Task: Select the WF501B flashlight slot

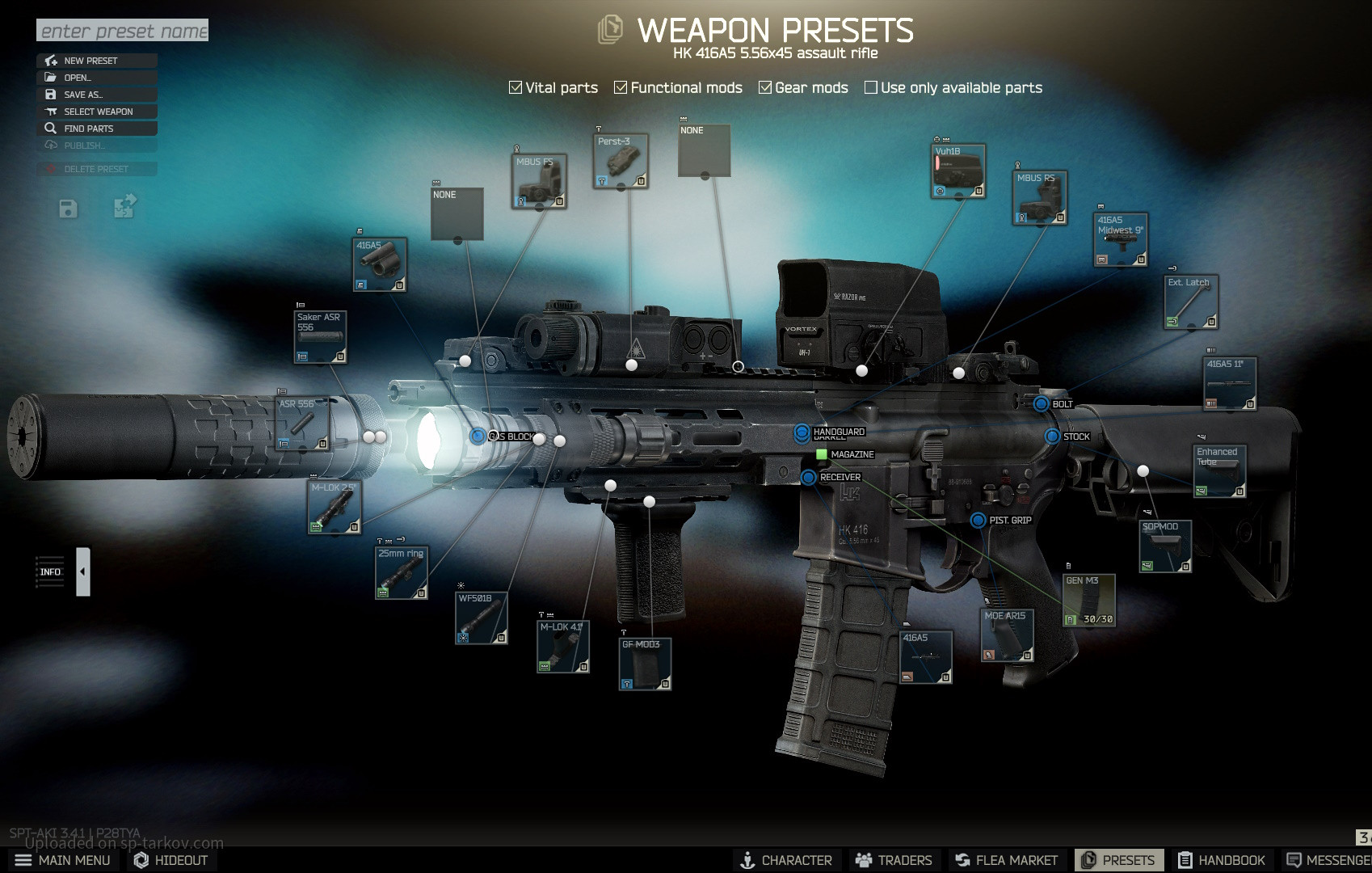Action: 481,618
